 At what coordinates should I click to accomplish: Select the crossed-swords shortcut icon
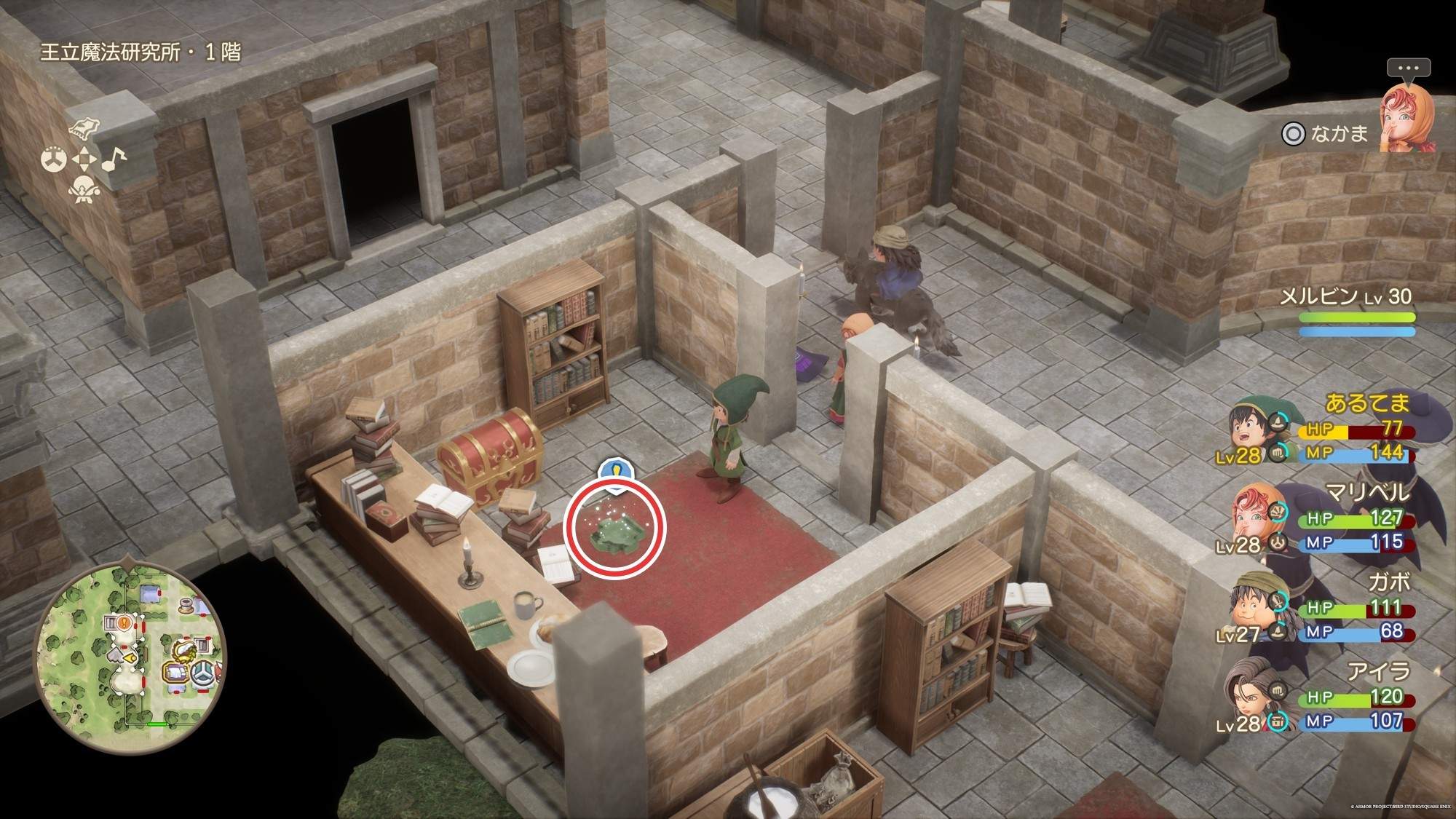click(84, 188)
